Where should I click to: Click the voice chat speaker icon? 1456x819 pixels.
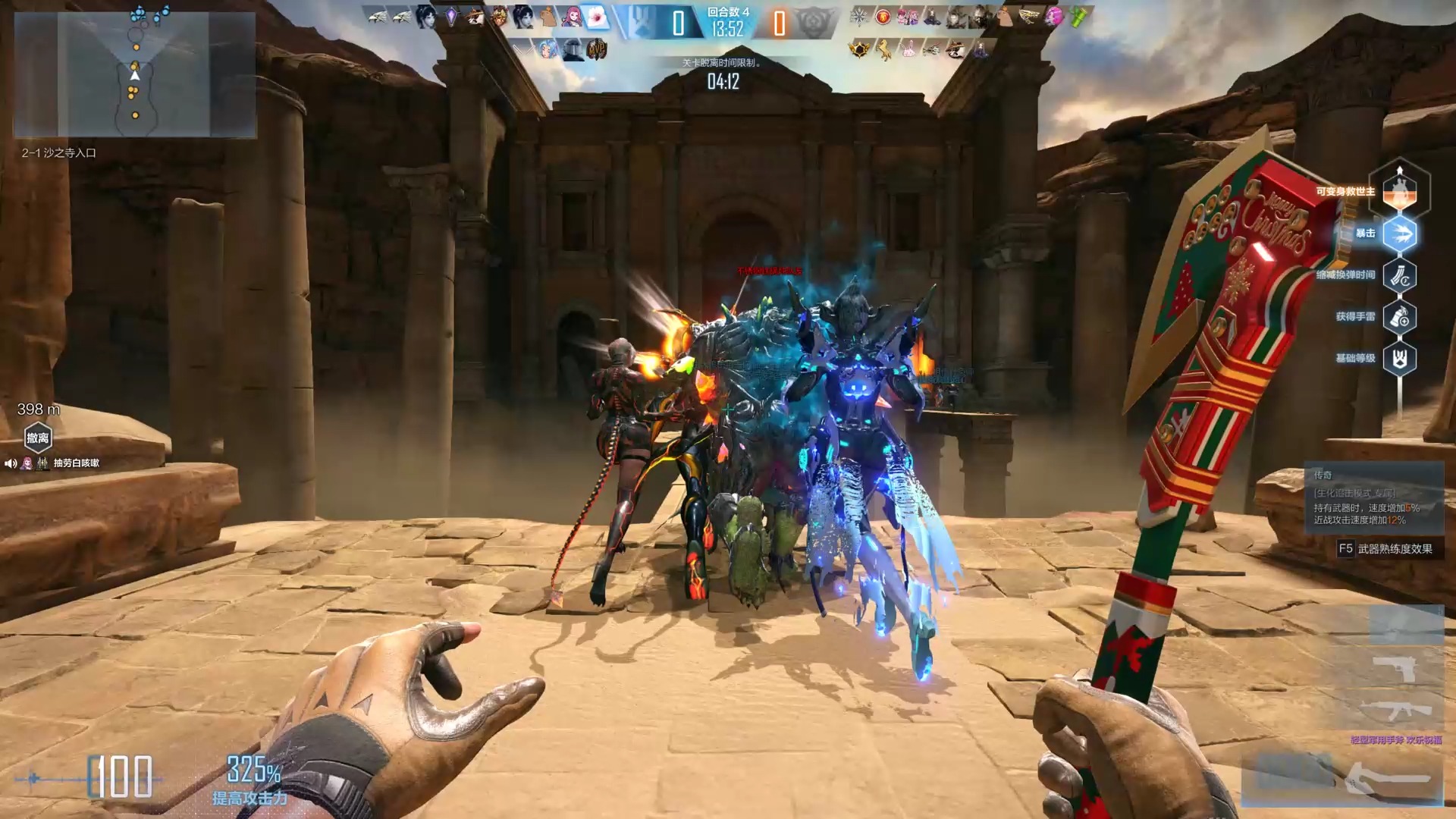click(x=11, y=463)
